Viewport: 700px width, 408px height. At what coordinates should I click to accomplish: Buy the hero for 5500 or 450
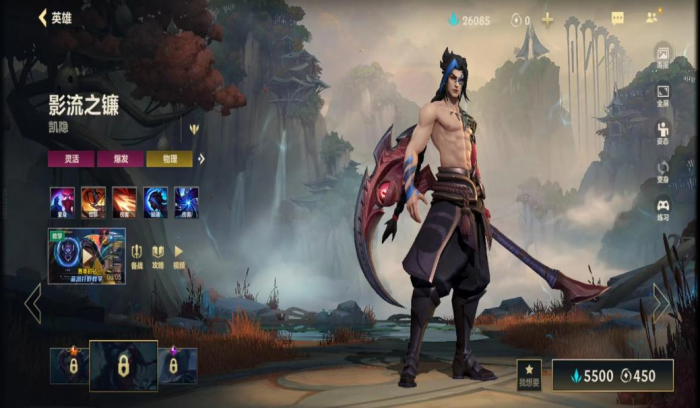click(x=612, y=375)
